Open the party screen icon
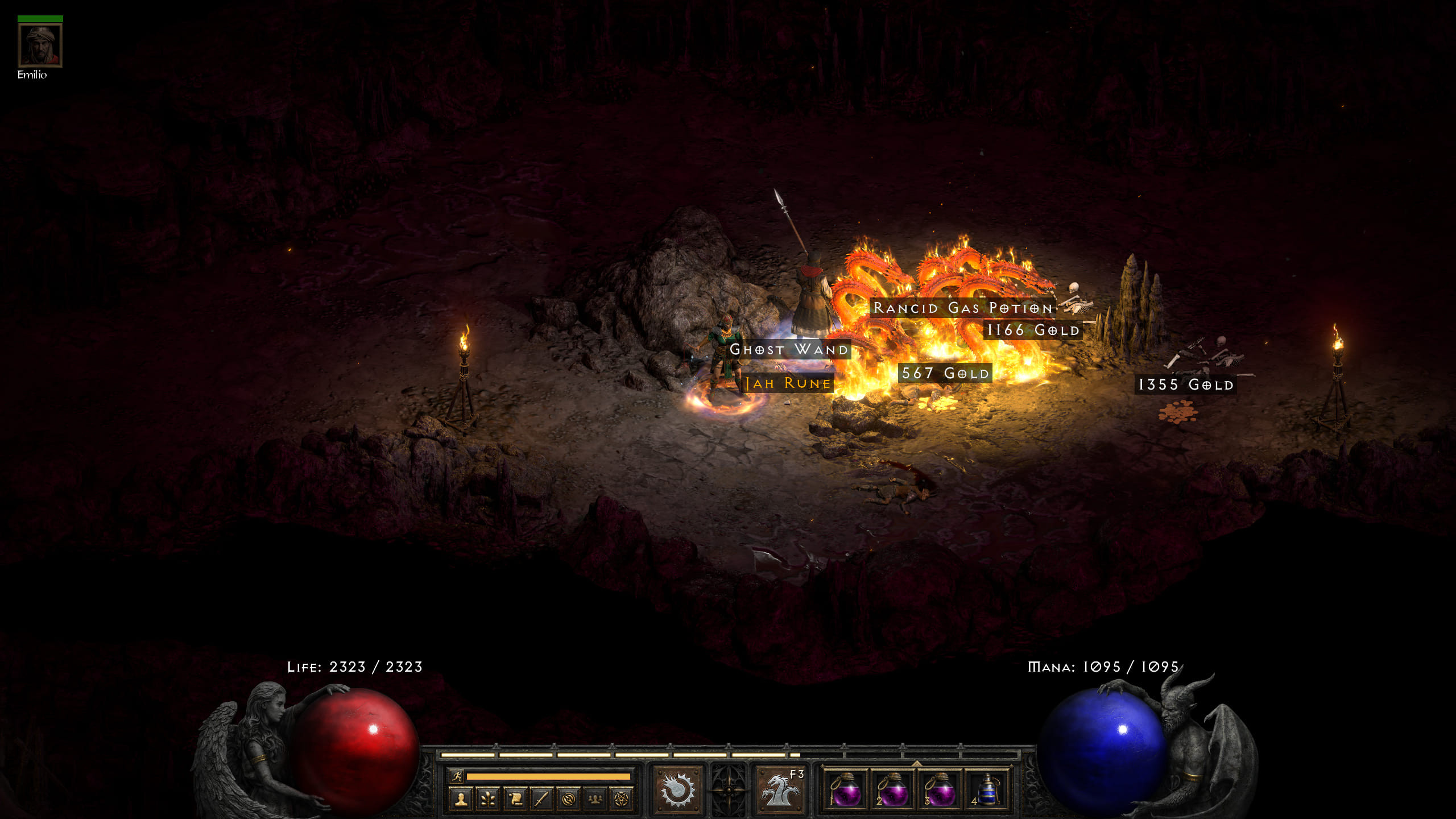 click(595, 799)
